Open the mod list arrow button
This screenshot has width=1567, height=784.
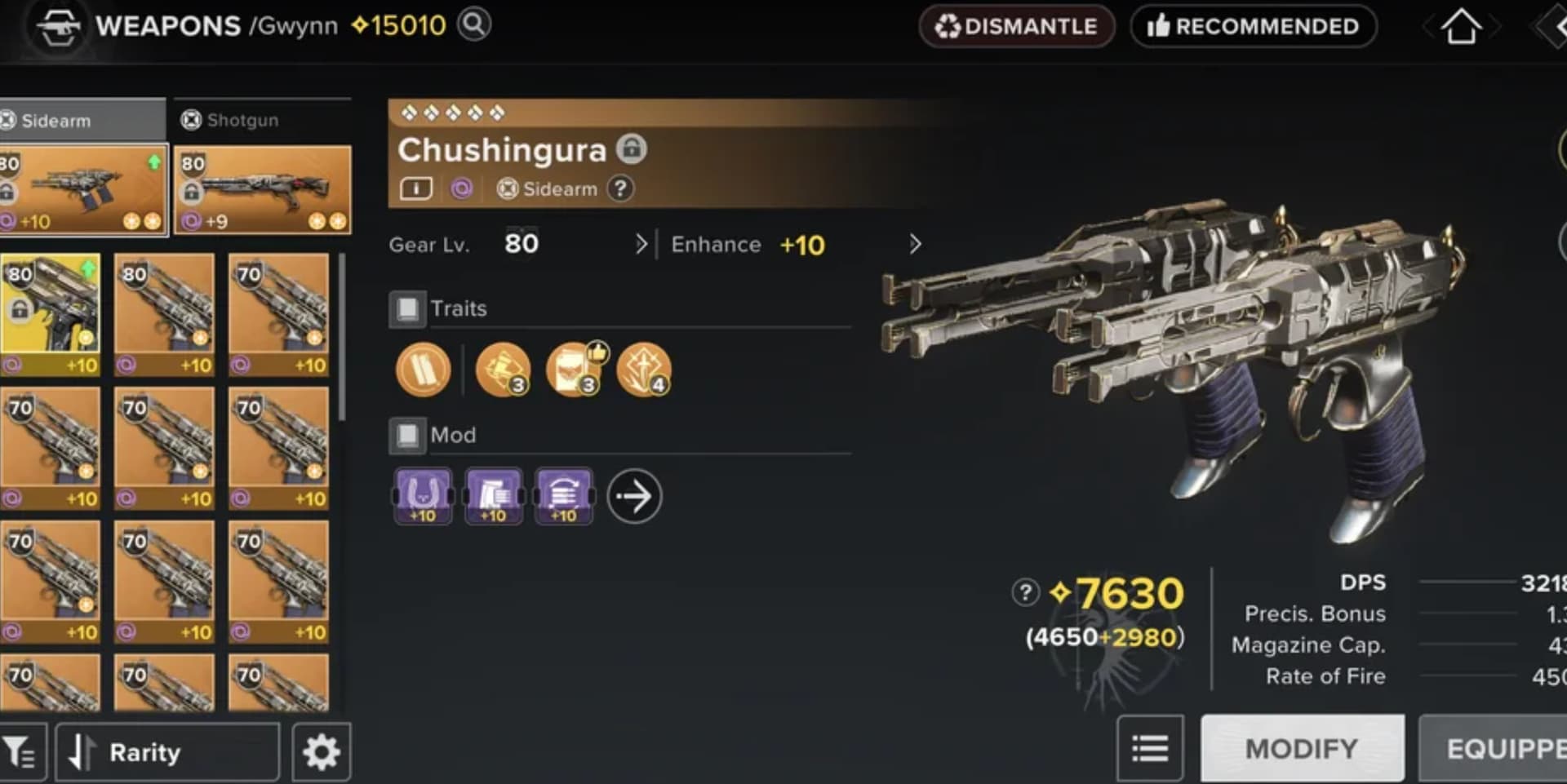(x=634, y=495)
